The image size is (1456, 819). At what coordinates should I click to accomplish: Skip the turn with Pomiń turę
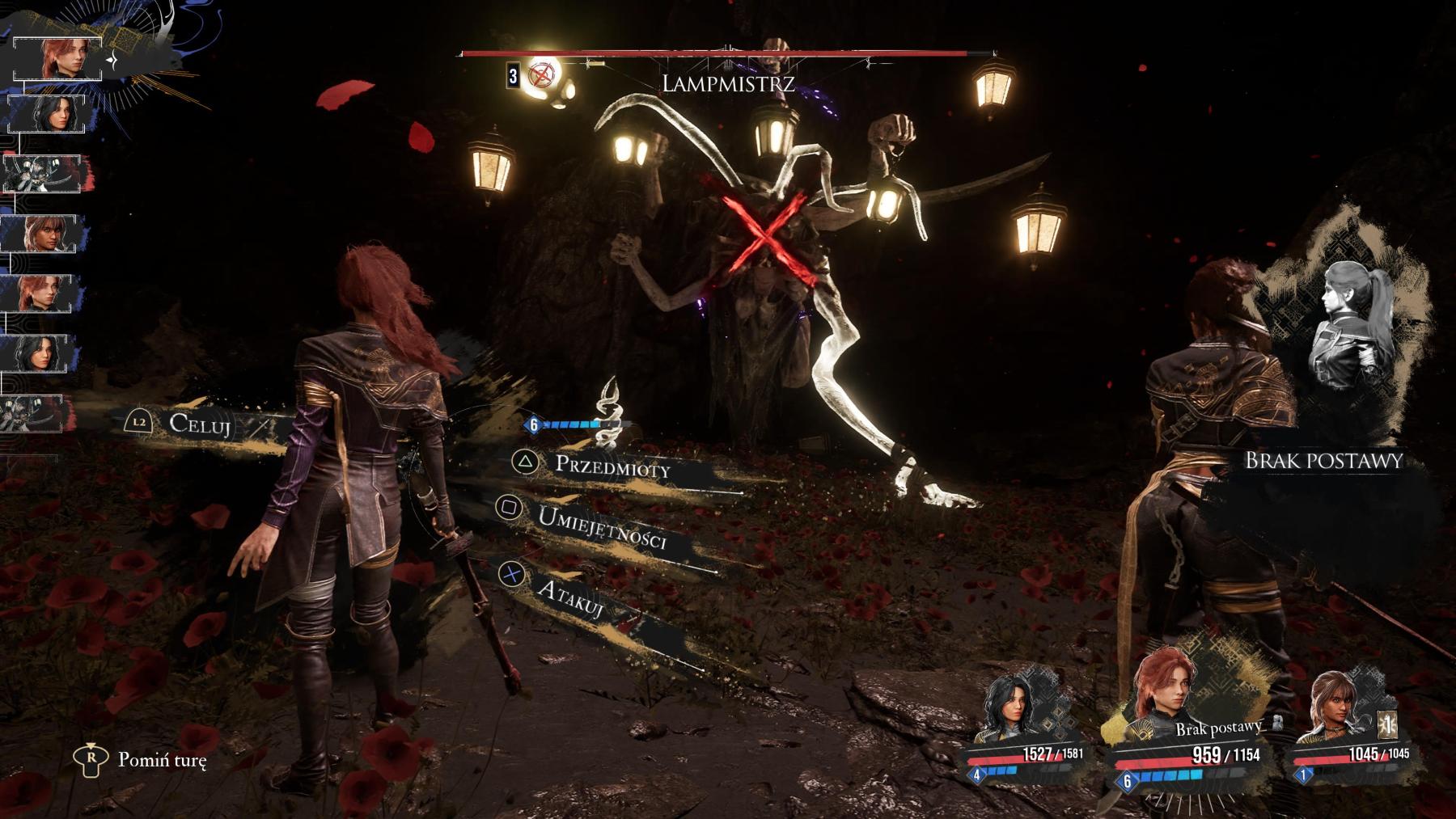tap(161, 760)
